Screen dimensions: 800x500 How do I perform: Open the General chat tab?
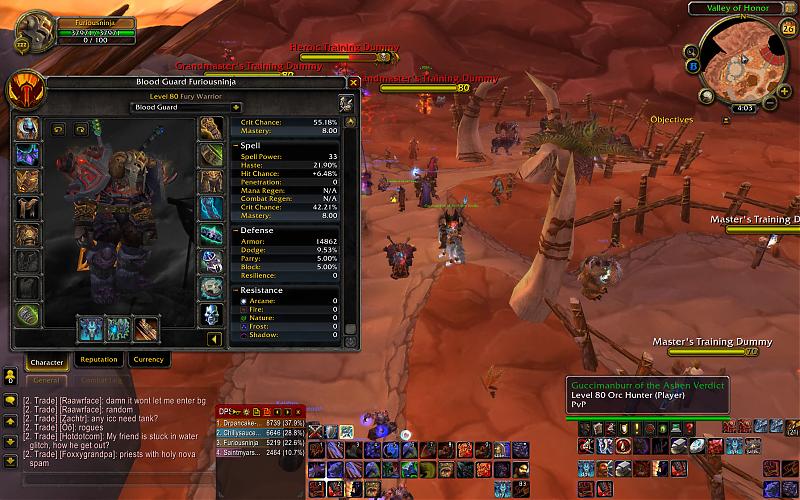(45, 380)
